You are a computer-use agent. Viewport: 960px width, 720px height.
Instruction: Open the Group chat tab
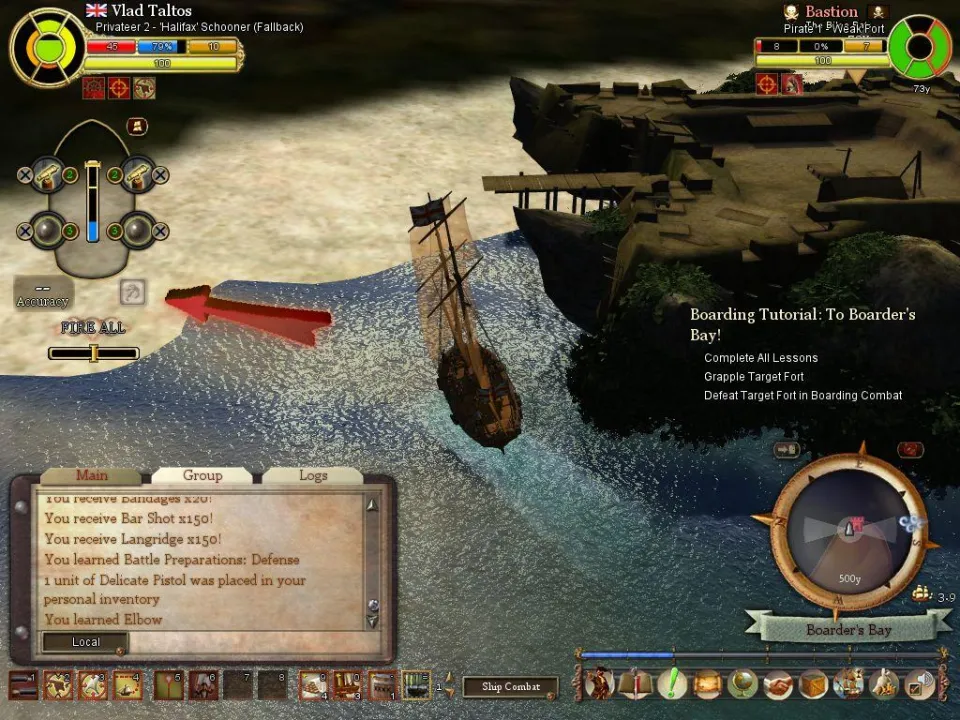coord(202,476)
